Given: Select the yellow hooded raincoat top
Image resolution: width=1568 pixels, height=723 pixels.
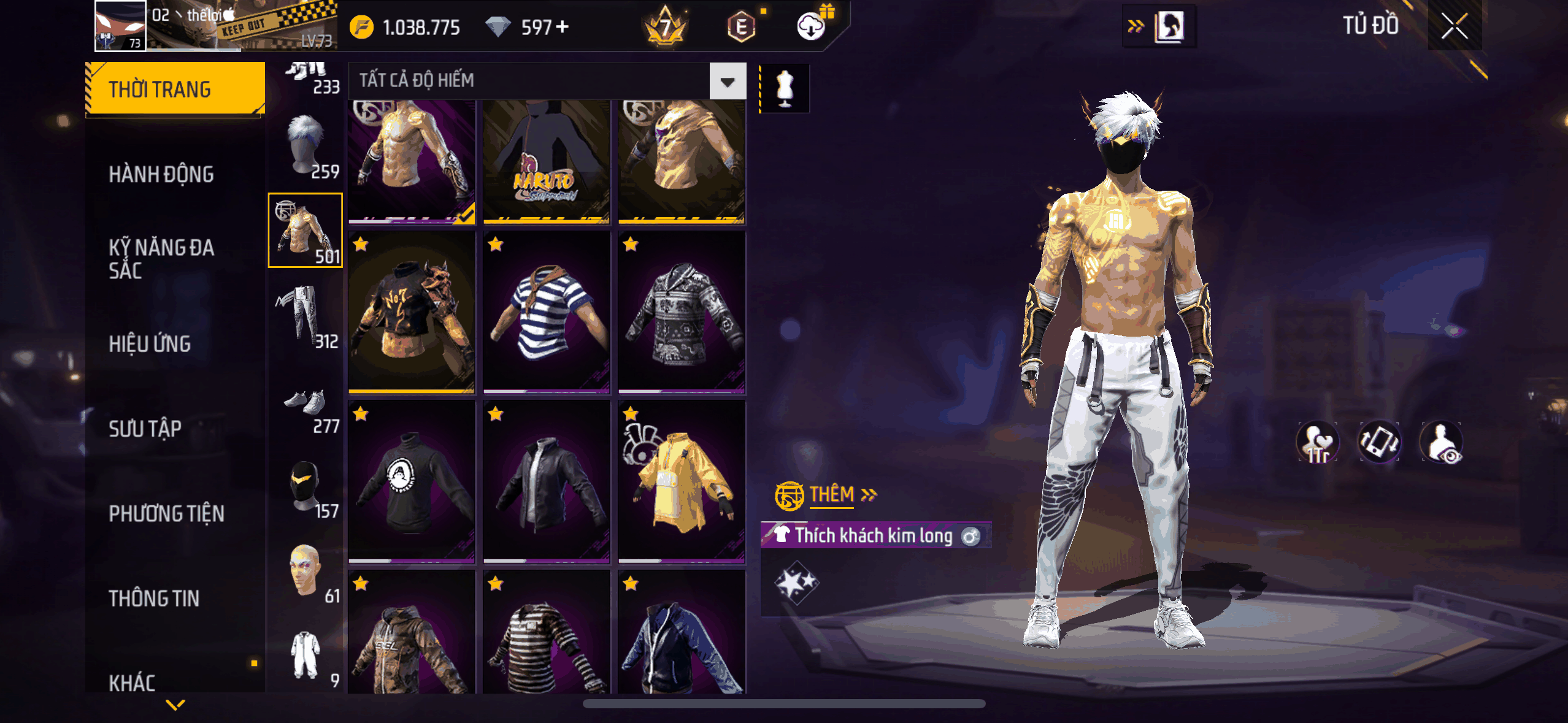Looking at the screenshot, I should coord(682,480).
